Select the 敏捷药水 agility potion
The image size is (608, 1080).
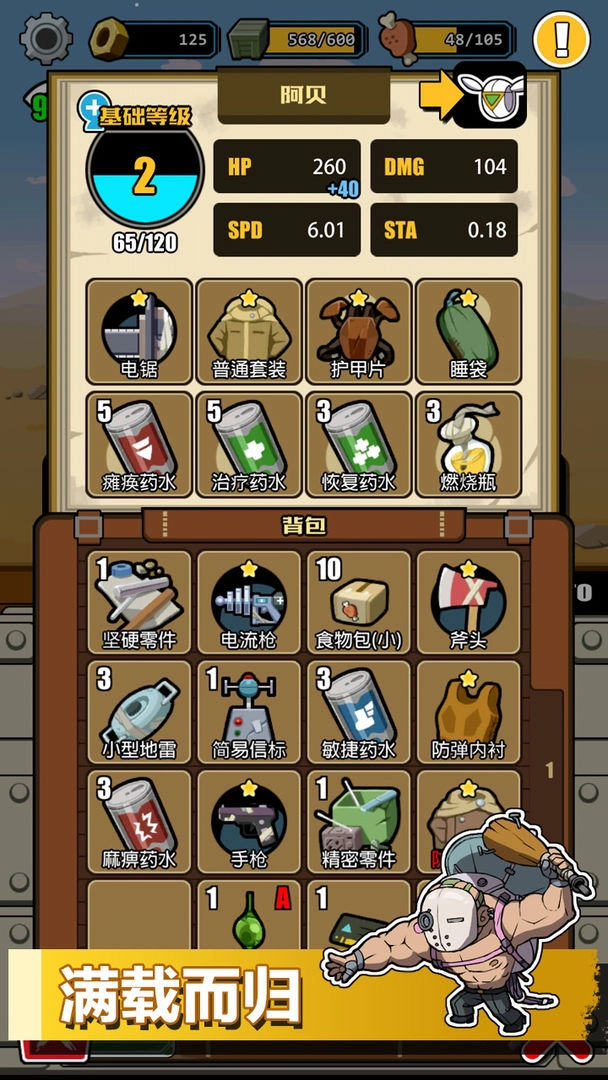(358, 712)
